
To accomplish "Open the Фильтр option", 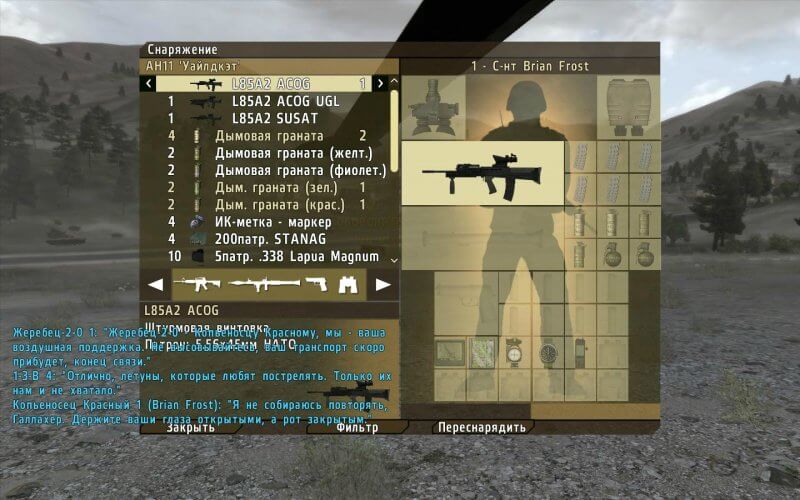I will (x=357, y=427).
